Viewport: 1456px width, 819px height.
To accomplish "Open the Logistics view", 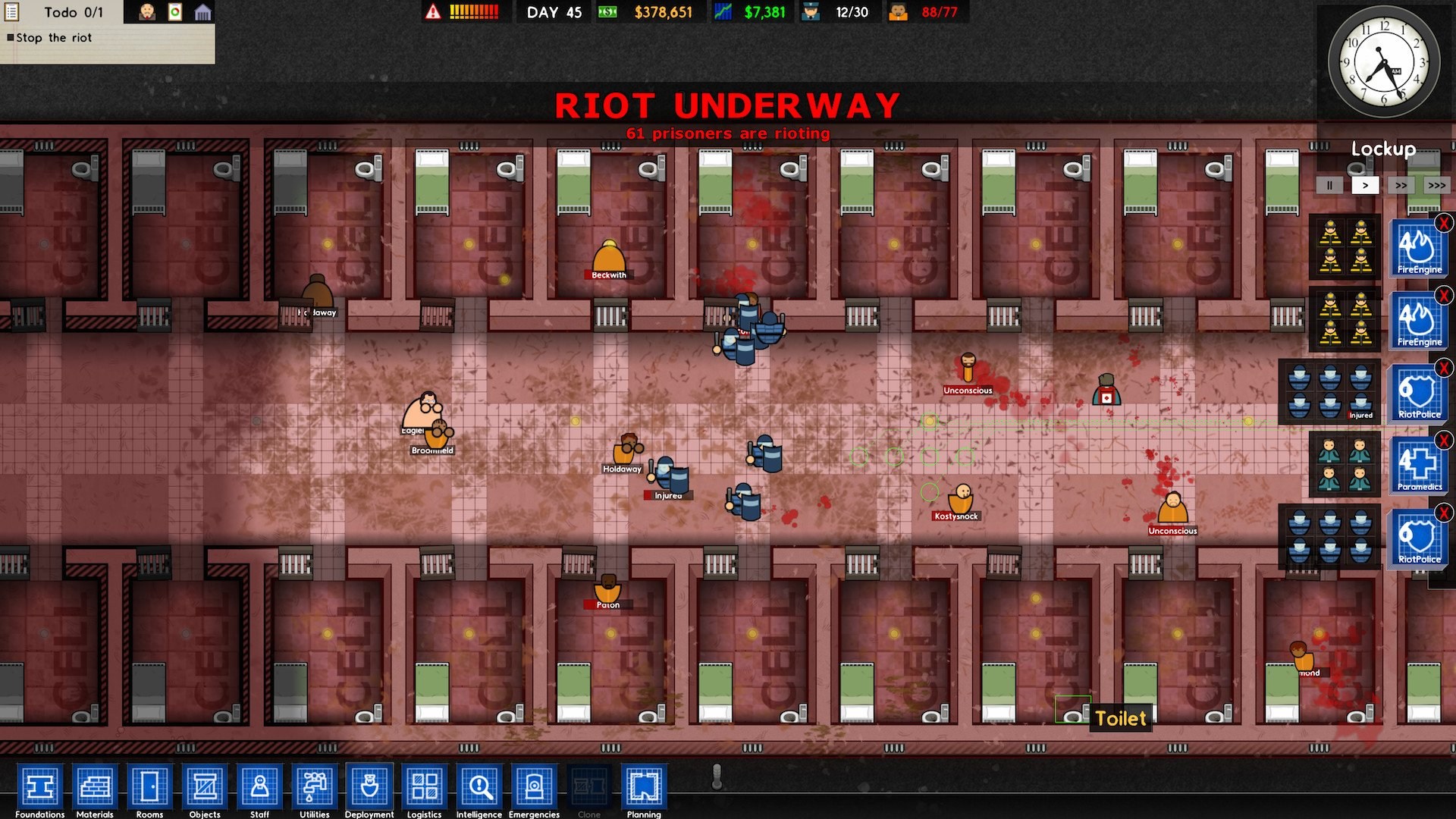I will [424, 789].
